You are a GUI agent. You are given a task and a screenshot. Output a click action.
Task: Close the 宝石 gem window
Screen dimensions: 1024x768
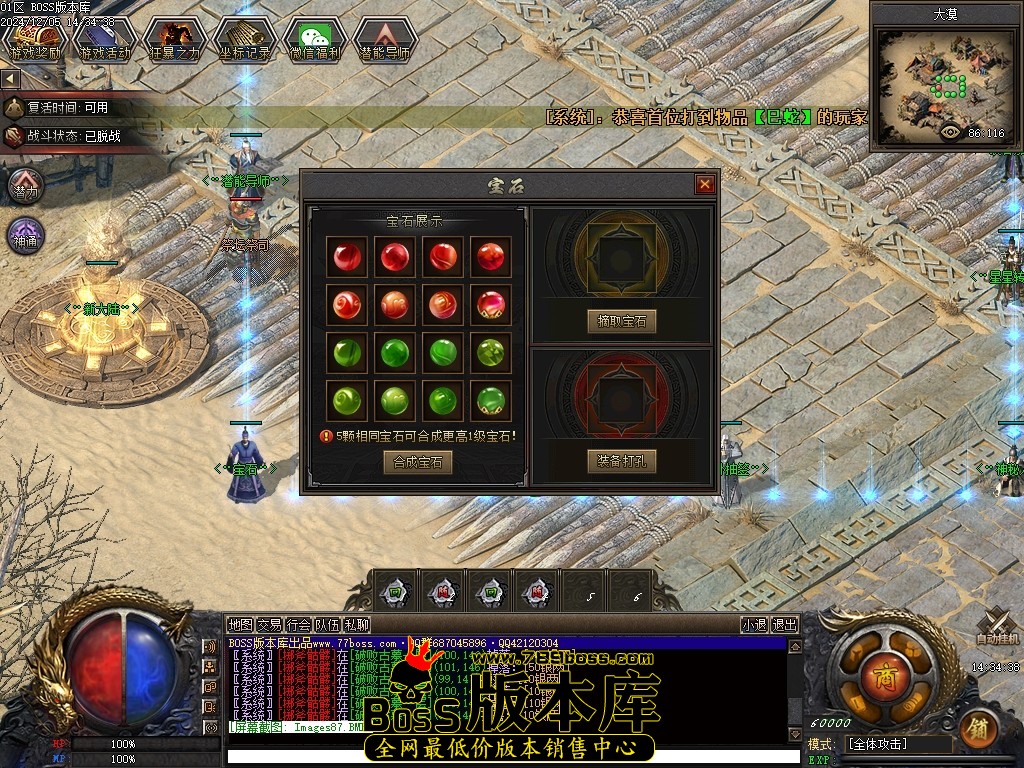[705, 185]
